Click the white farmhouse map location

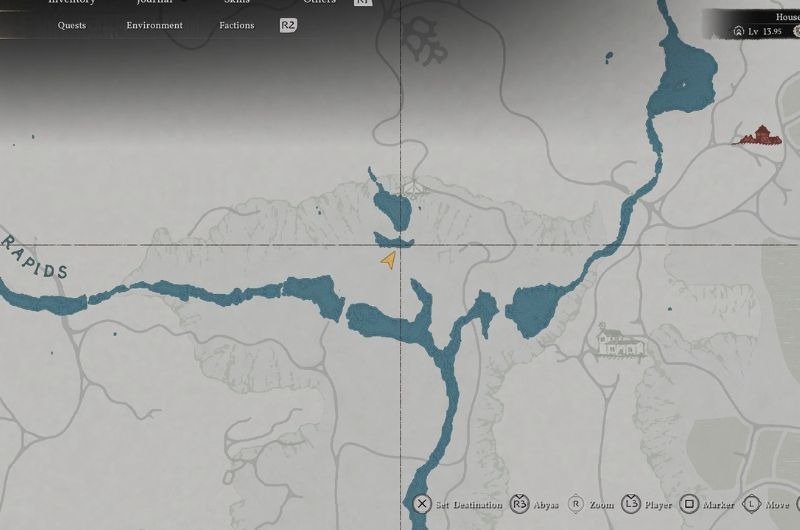pos(619,341)
